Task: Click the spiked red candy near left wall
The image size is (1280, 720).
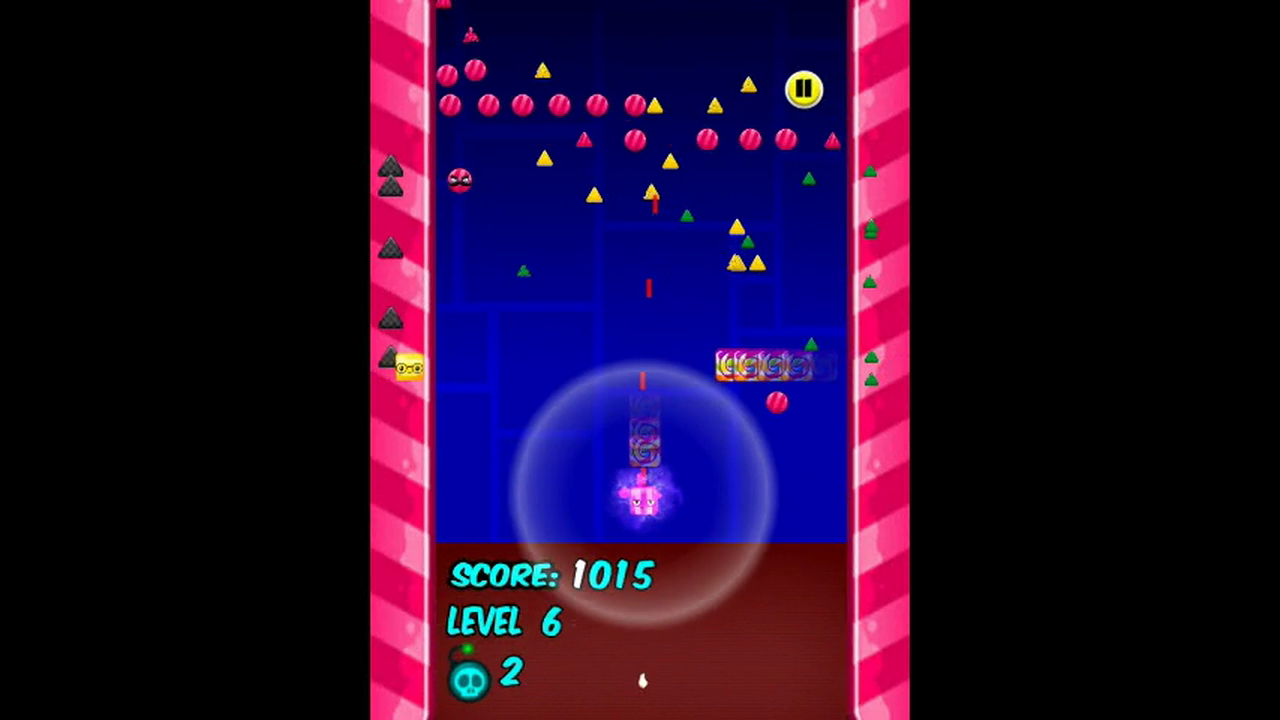Action: (459, 179)
